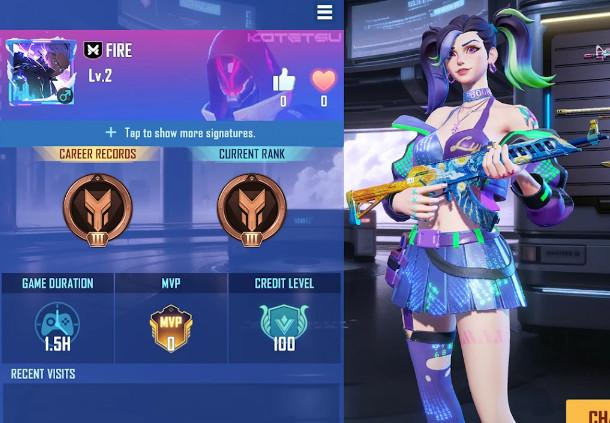Tap the pink heart icon
610x423 pixels.
323,80
